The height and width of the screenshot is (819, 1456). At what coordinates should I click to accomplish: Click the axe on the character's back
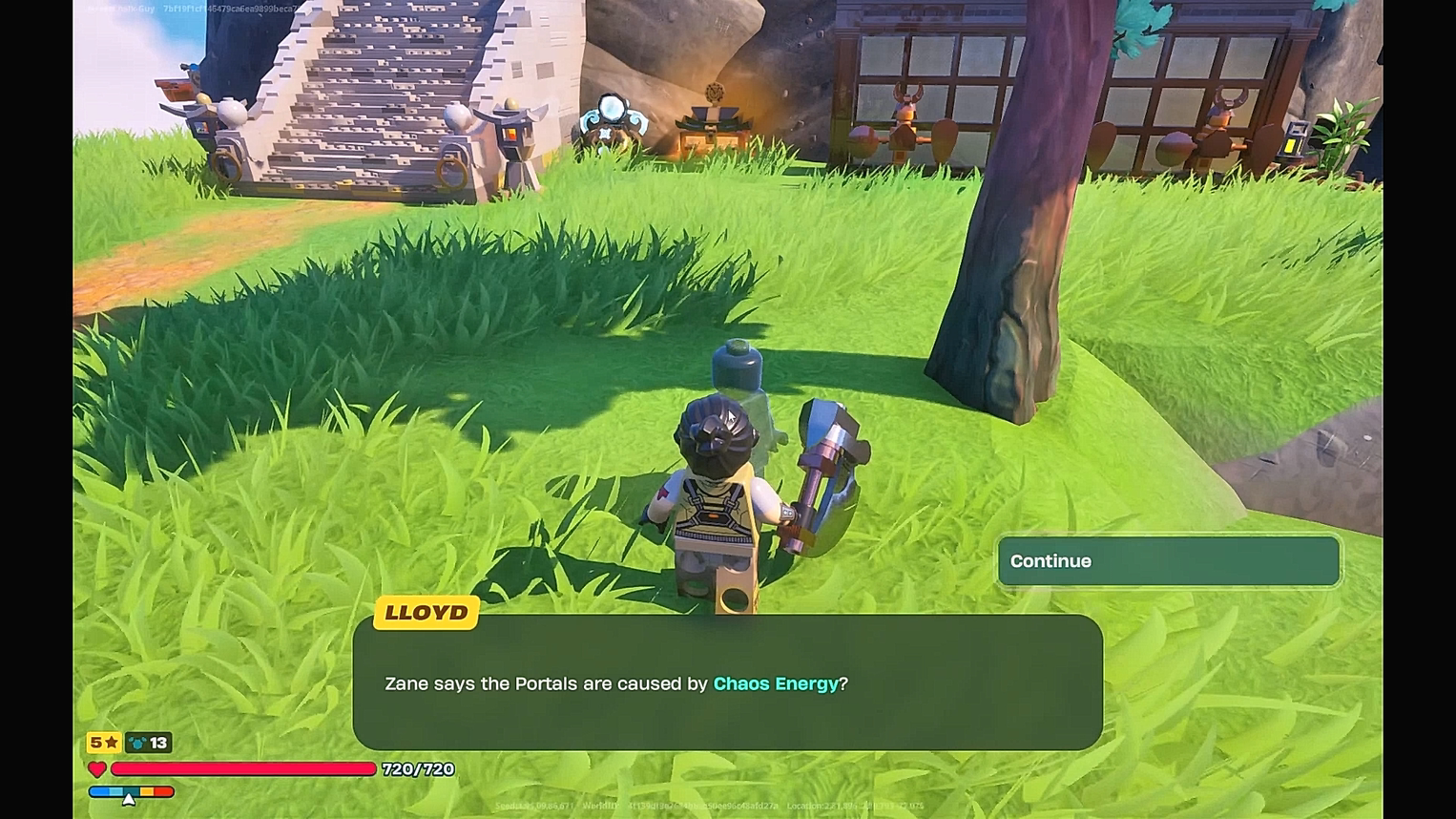coord(825,468)
